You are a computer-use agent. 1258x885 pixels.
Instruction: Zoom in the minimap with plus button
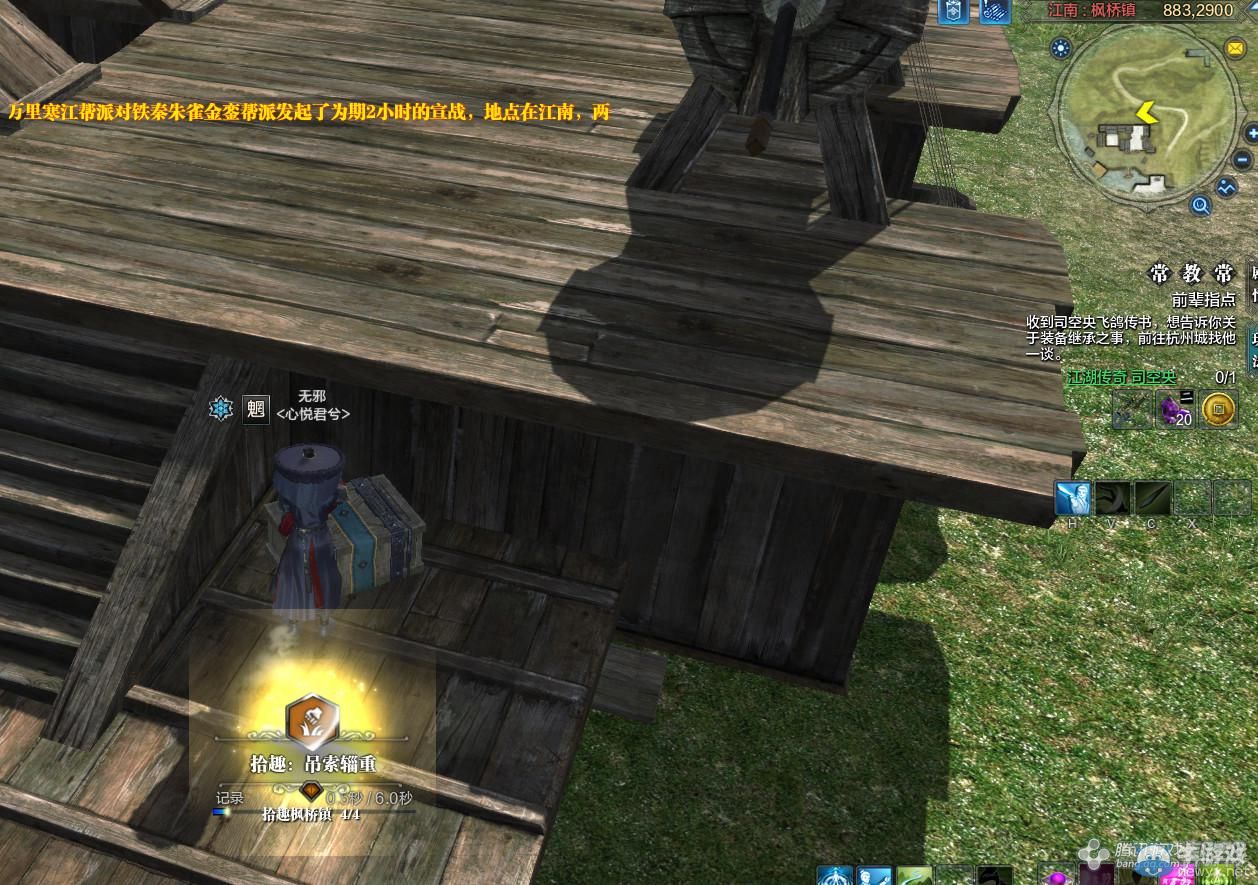pos(1253,133)
